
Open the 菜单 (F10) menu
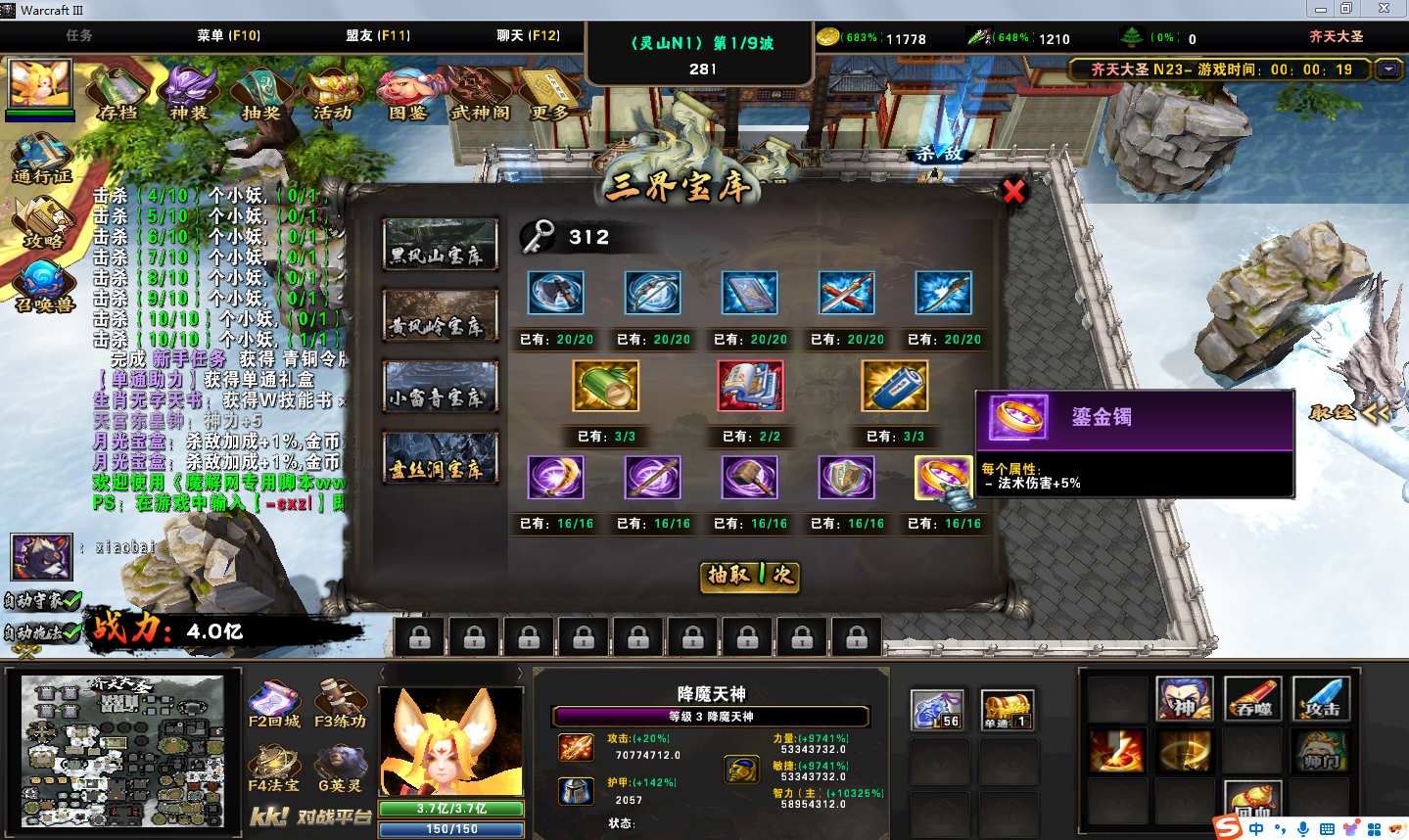coord(228,35)
